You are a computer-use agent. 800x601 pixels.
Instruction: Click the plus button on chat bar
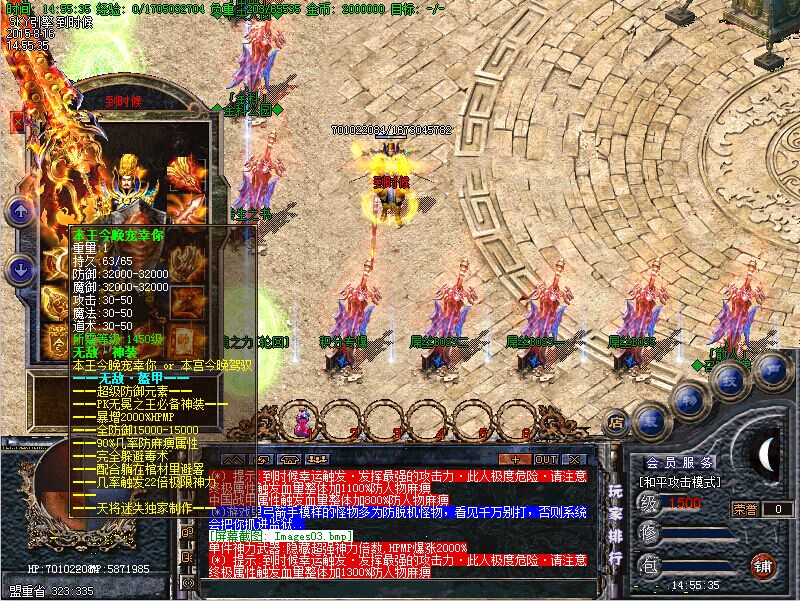coord(514,459)
